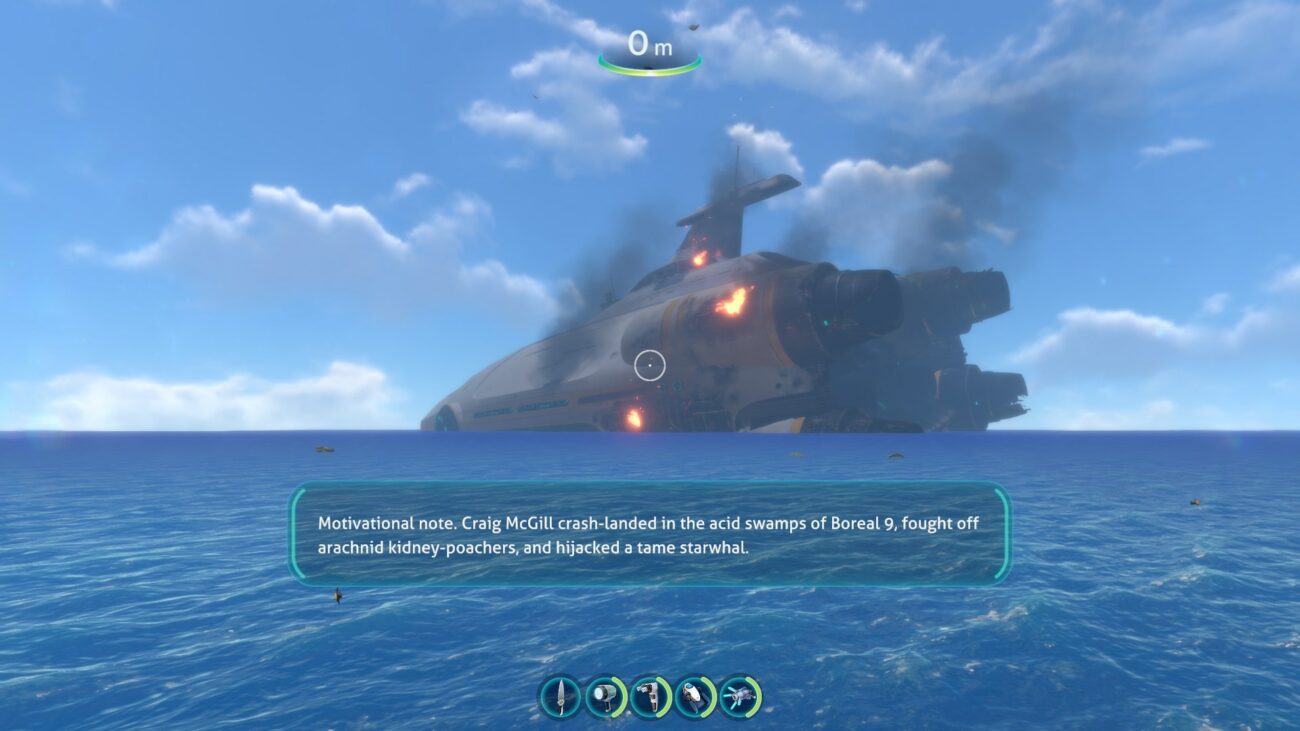
Task: Toggle the flashlight's battery charge arc
Action: (x=618, y=695)
